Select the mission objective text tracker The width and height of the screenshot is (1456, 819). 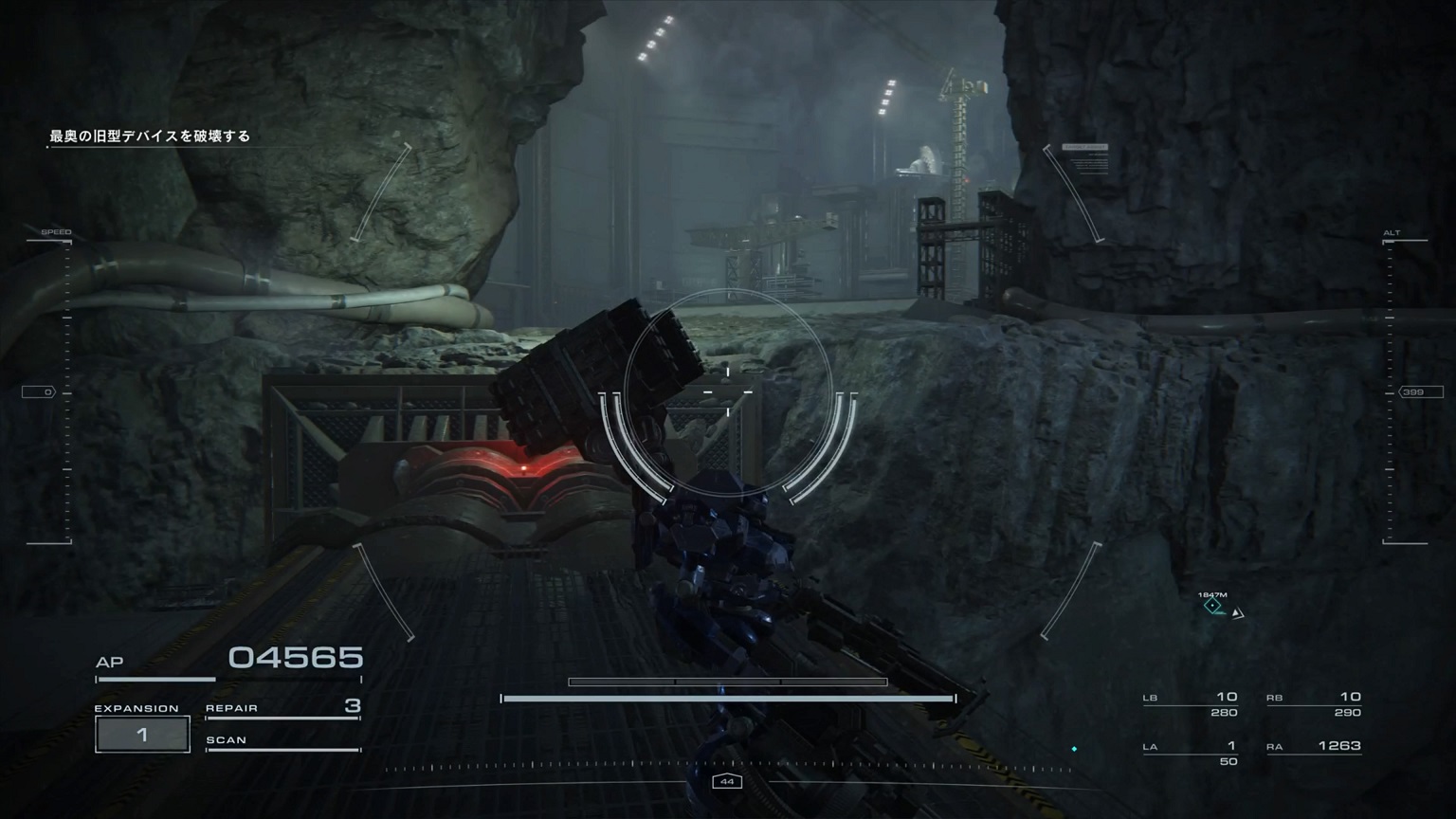150,136
